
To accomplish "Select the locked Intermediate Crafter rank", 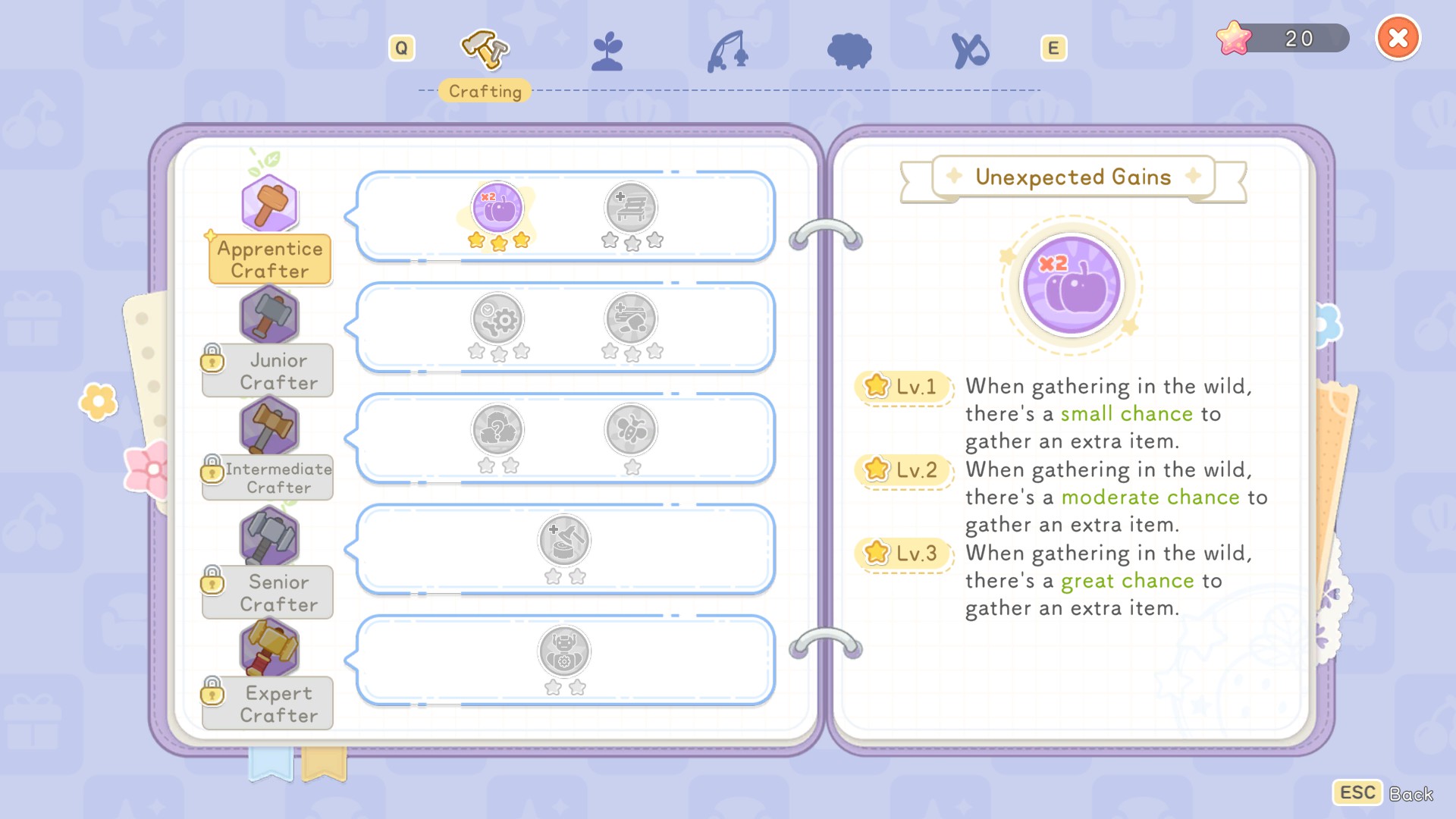I will (x=278, y=478).
